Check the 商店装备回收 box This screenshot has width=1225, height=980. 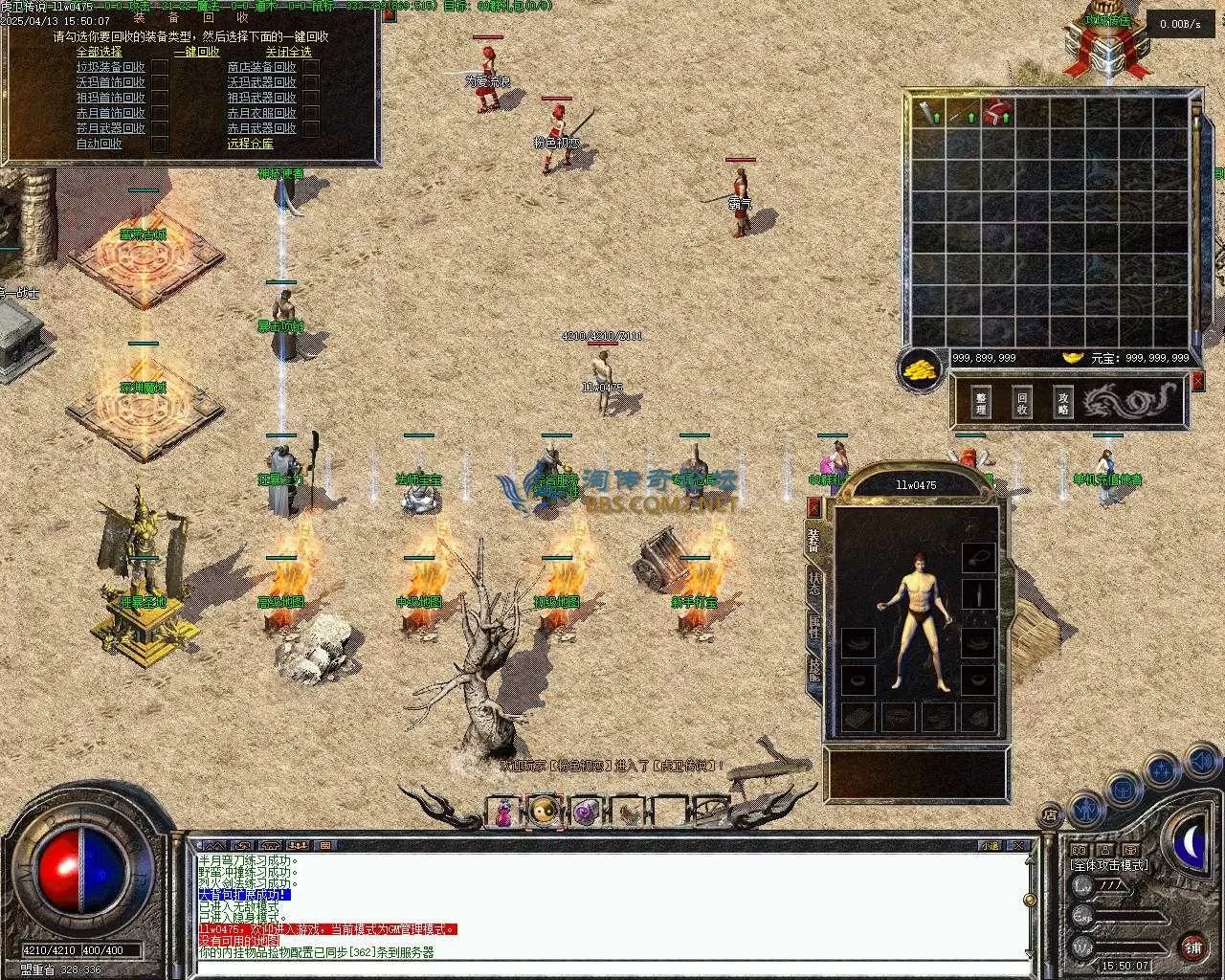(x=310, y=67)
